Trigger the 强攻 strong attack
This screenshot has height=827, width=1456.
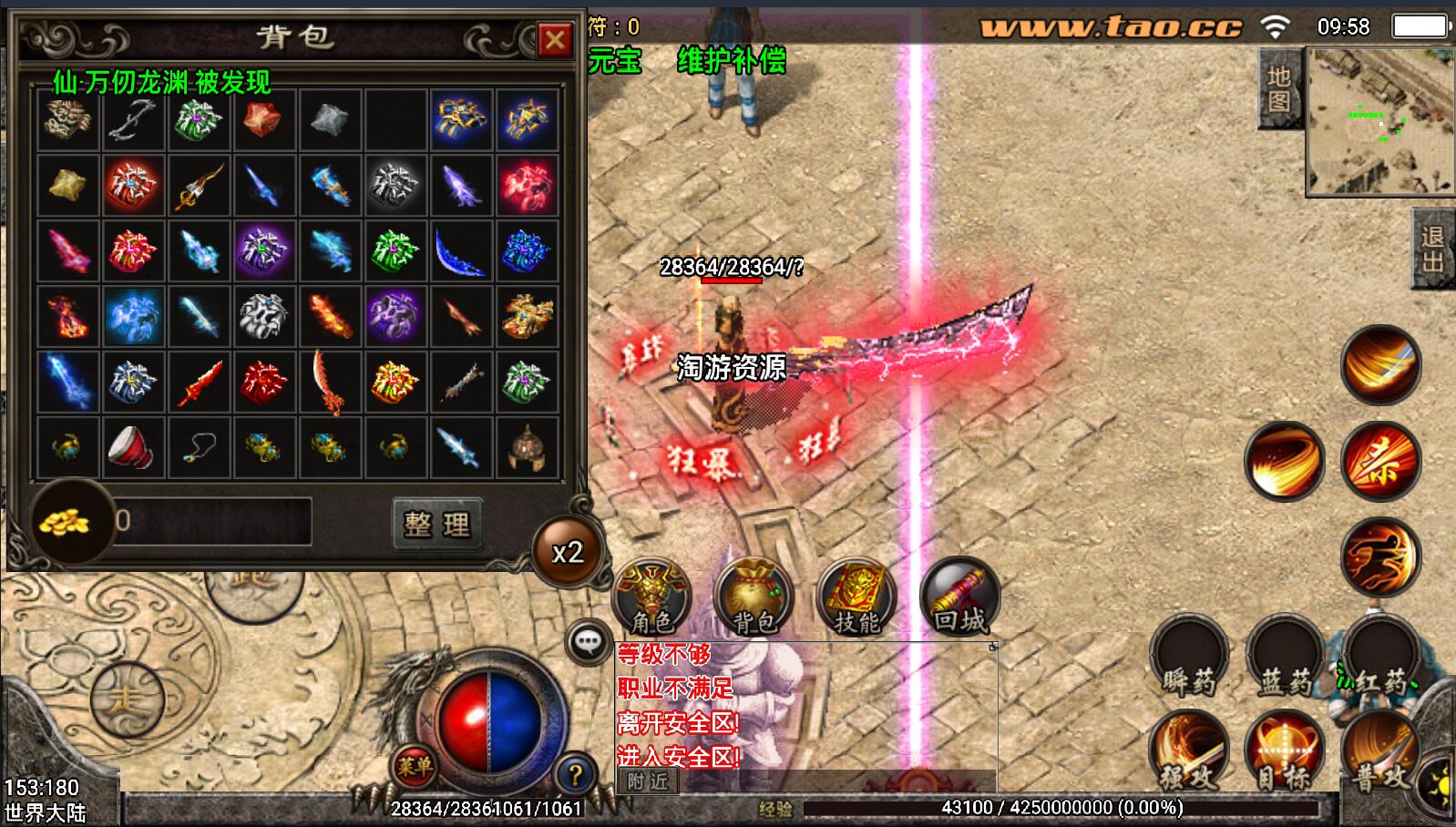1188,752
